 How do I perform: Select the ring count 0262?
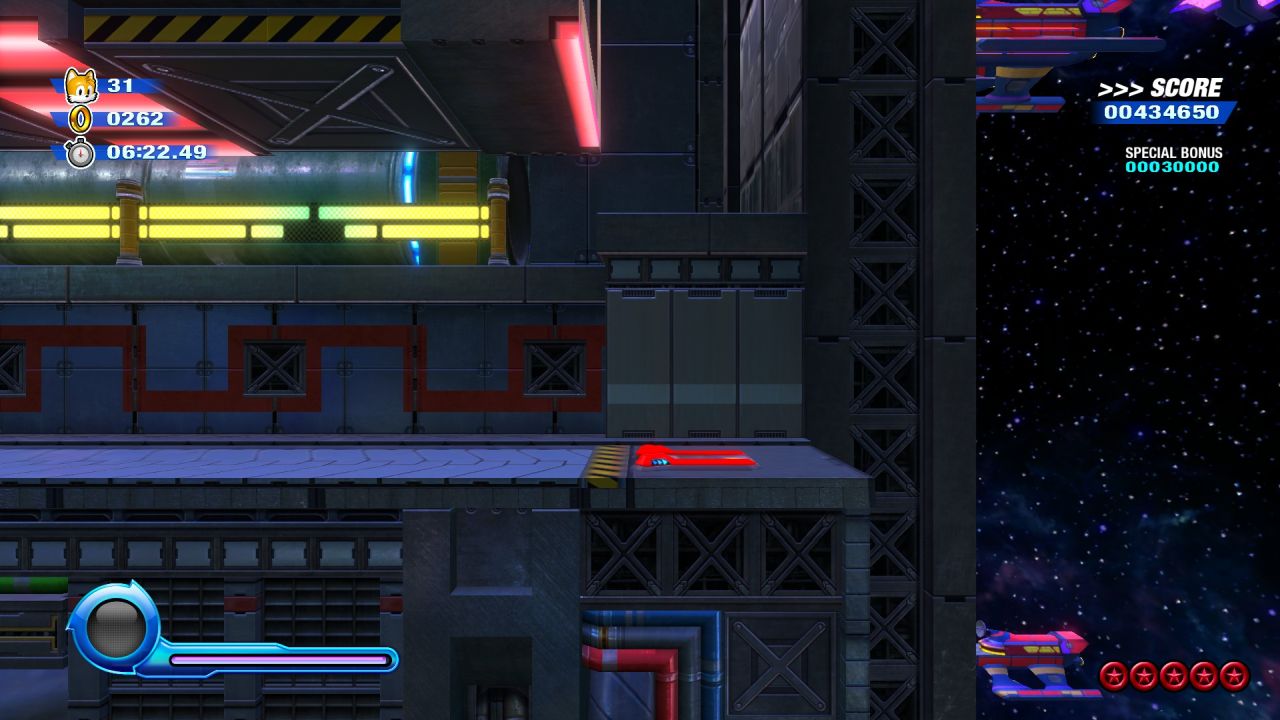point(135,120)
